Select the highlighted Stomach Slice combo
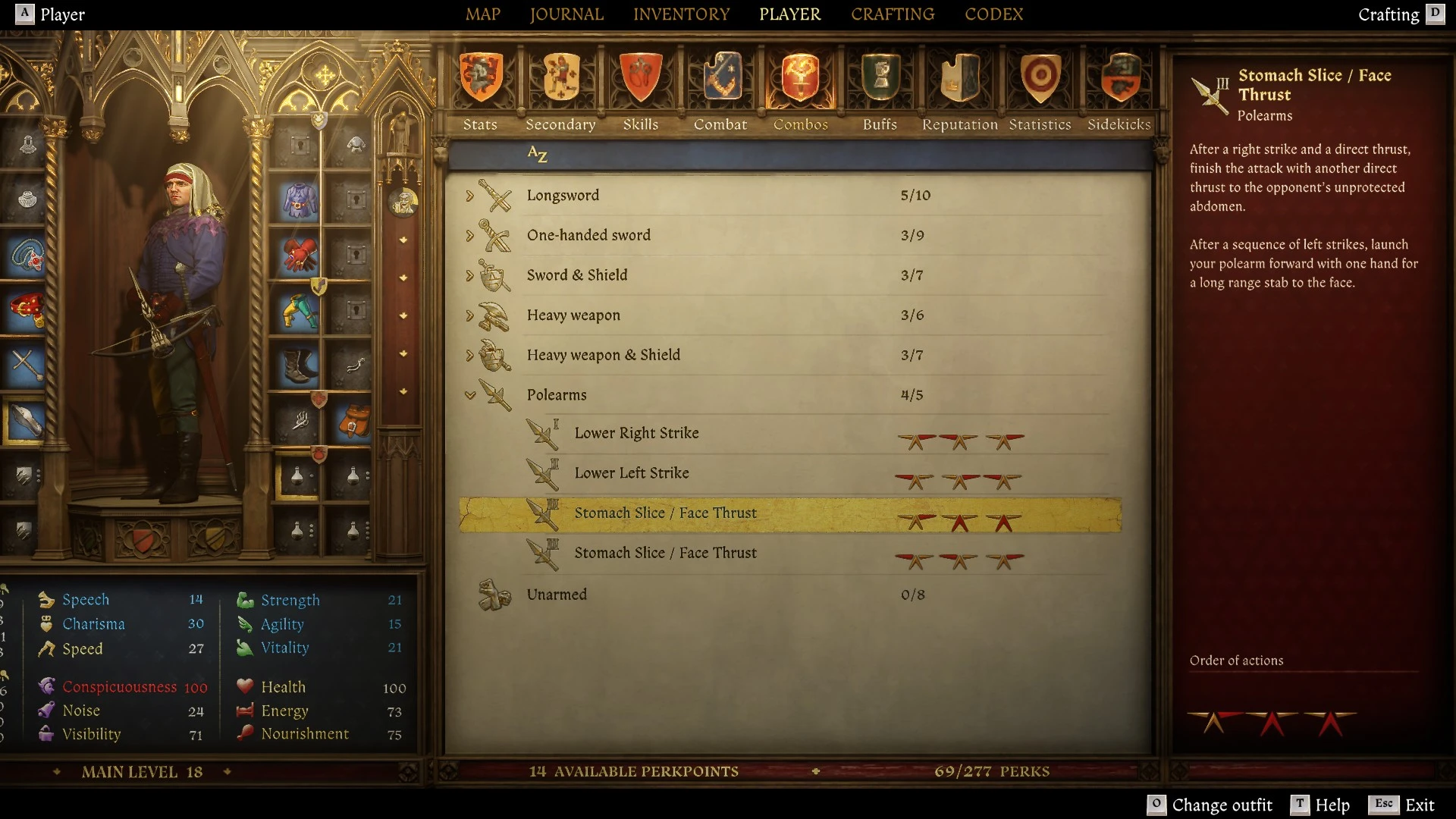 [789, 513]
